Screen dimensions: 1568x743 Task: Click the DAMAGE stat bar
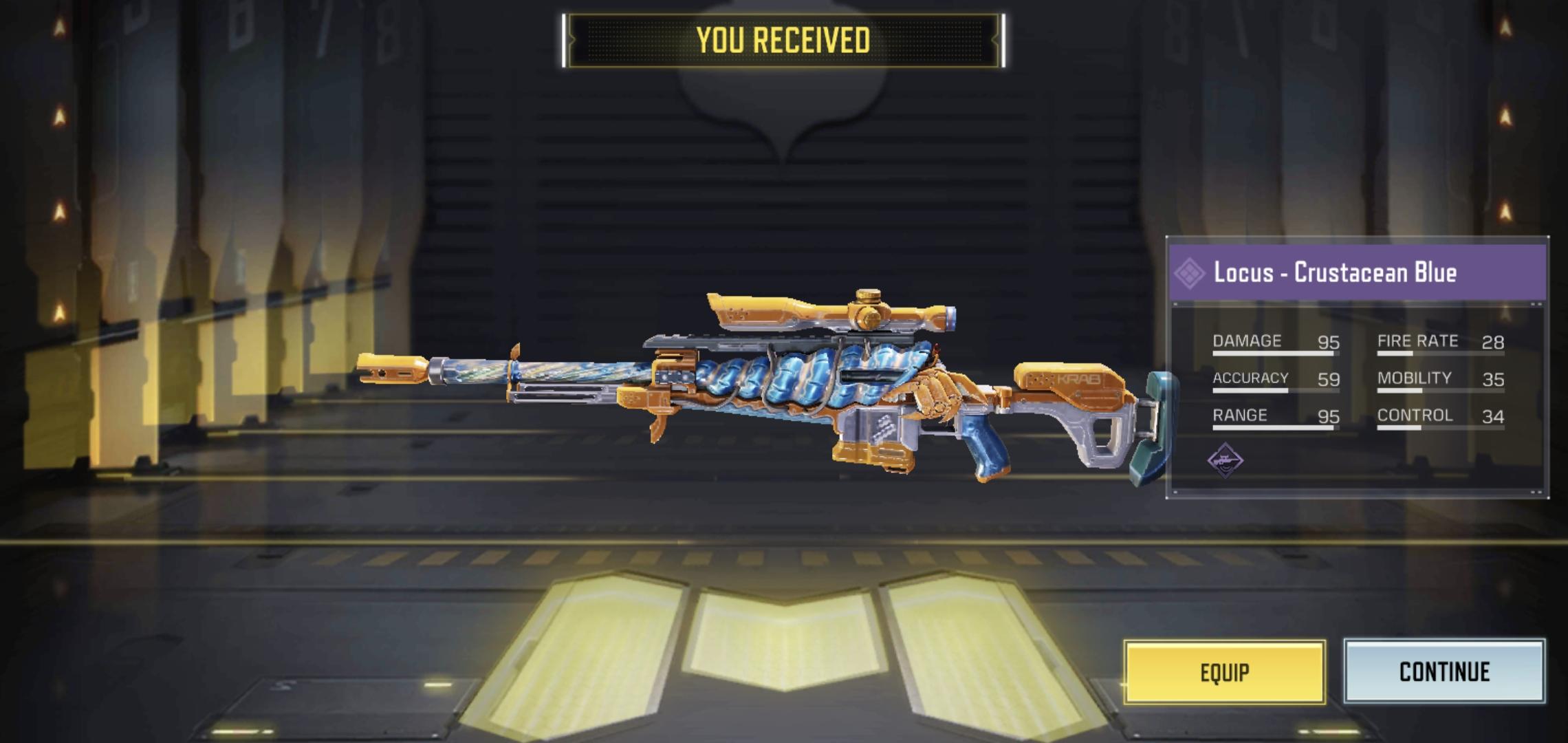1276,354
